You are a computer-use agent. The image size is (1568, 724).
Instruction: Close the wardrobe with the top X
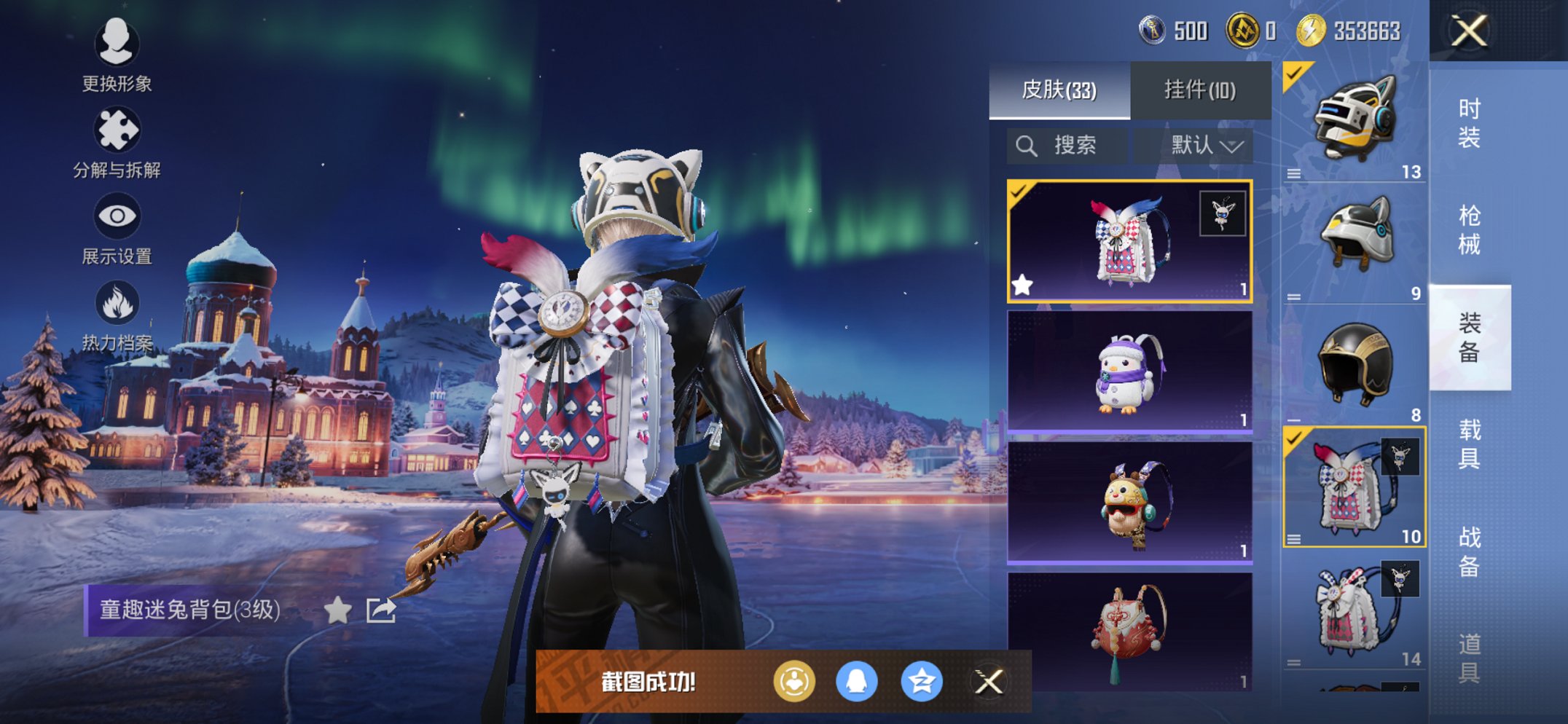pyautogui.click(x=1469, y=31)
